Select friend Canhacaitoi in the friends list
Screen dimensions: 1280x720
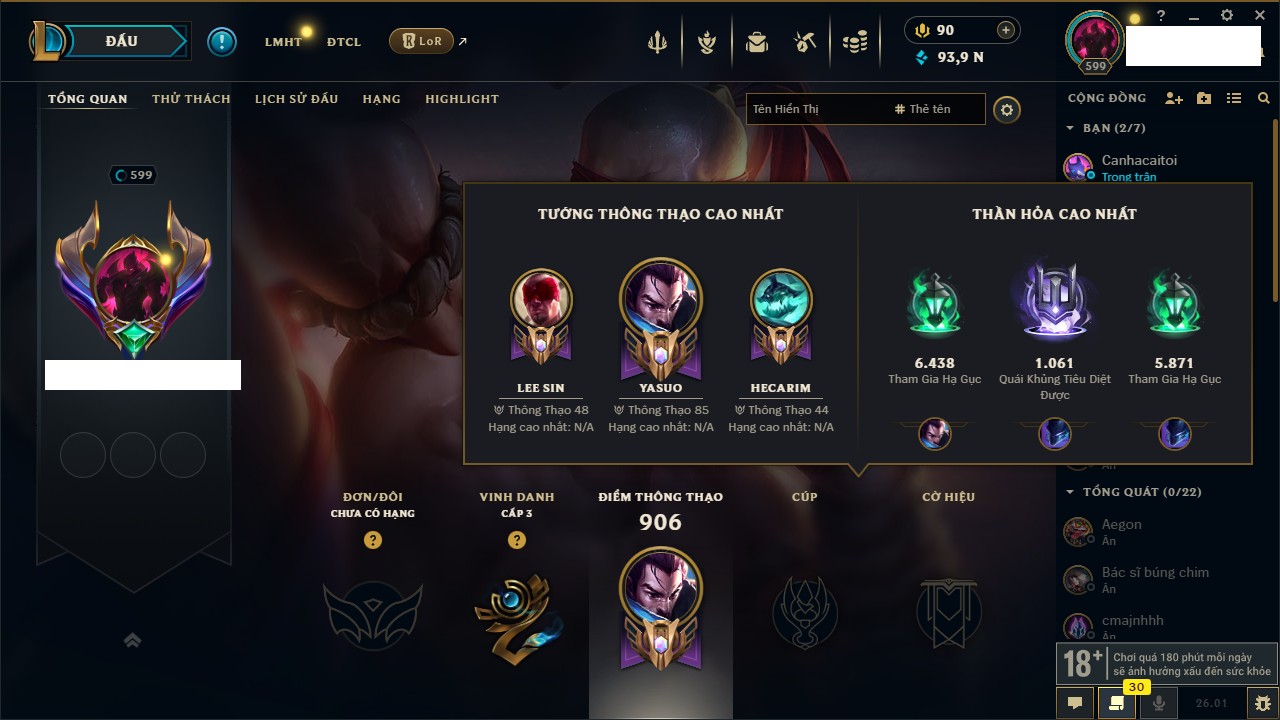(1139, 160)
